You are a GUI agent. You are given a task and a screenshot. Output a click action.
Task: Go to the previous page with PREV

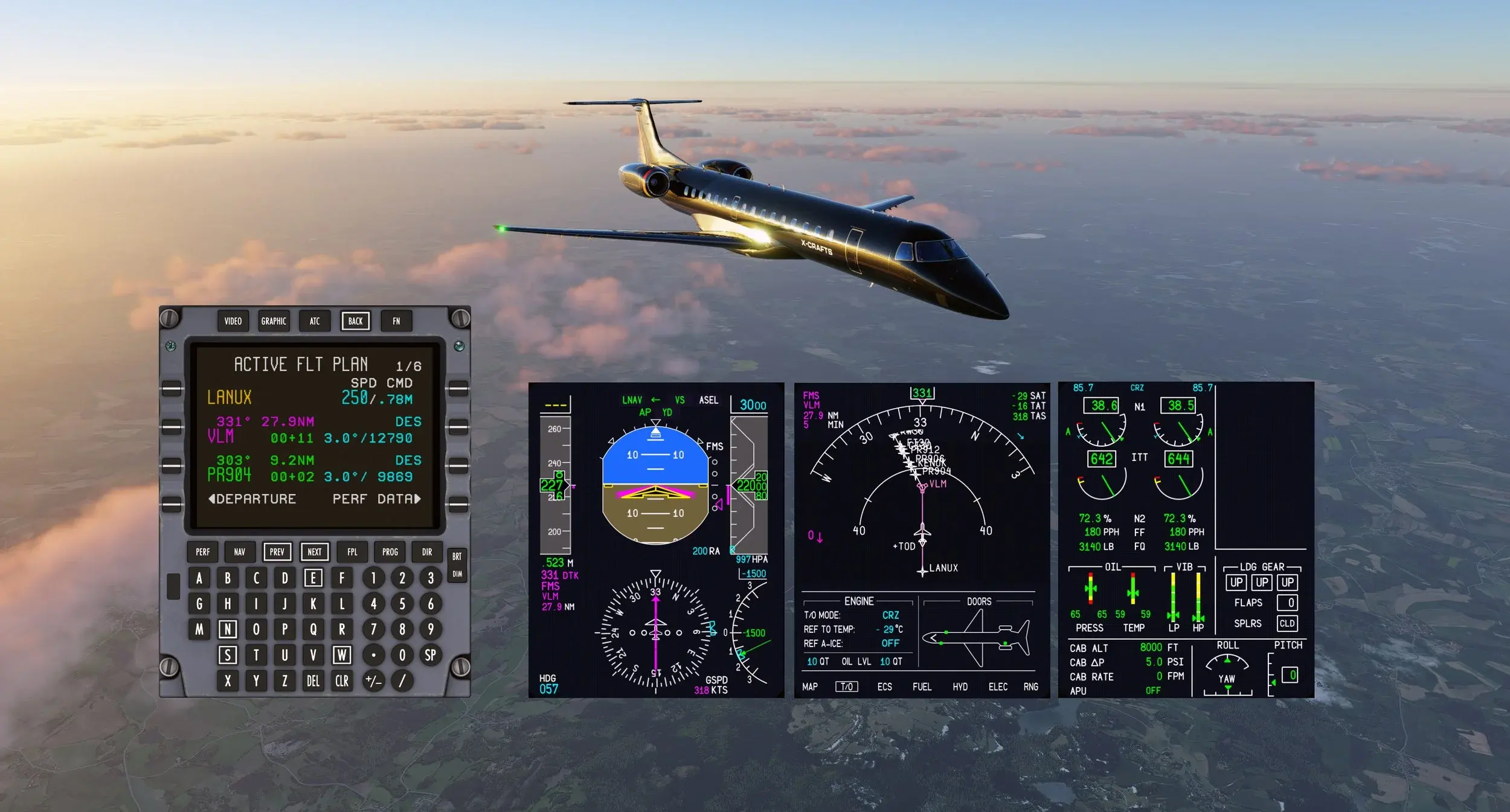(x=277, y=552)
